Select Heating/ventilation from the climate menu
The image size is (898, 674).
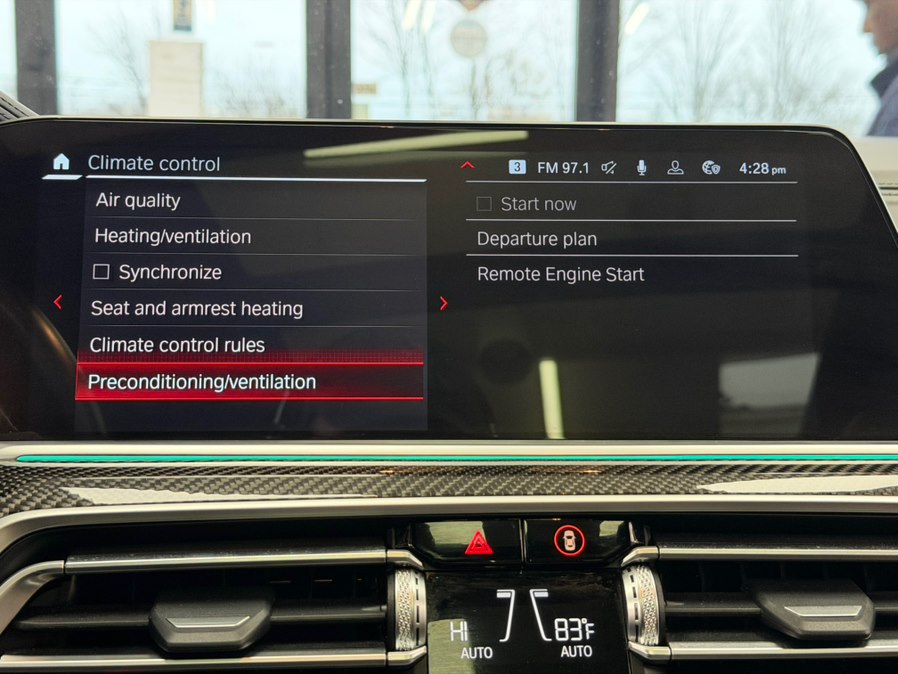coord(172,237)
